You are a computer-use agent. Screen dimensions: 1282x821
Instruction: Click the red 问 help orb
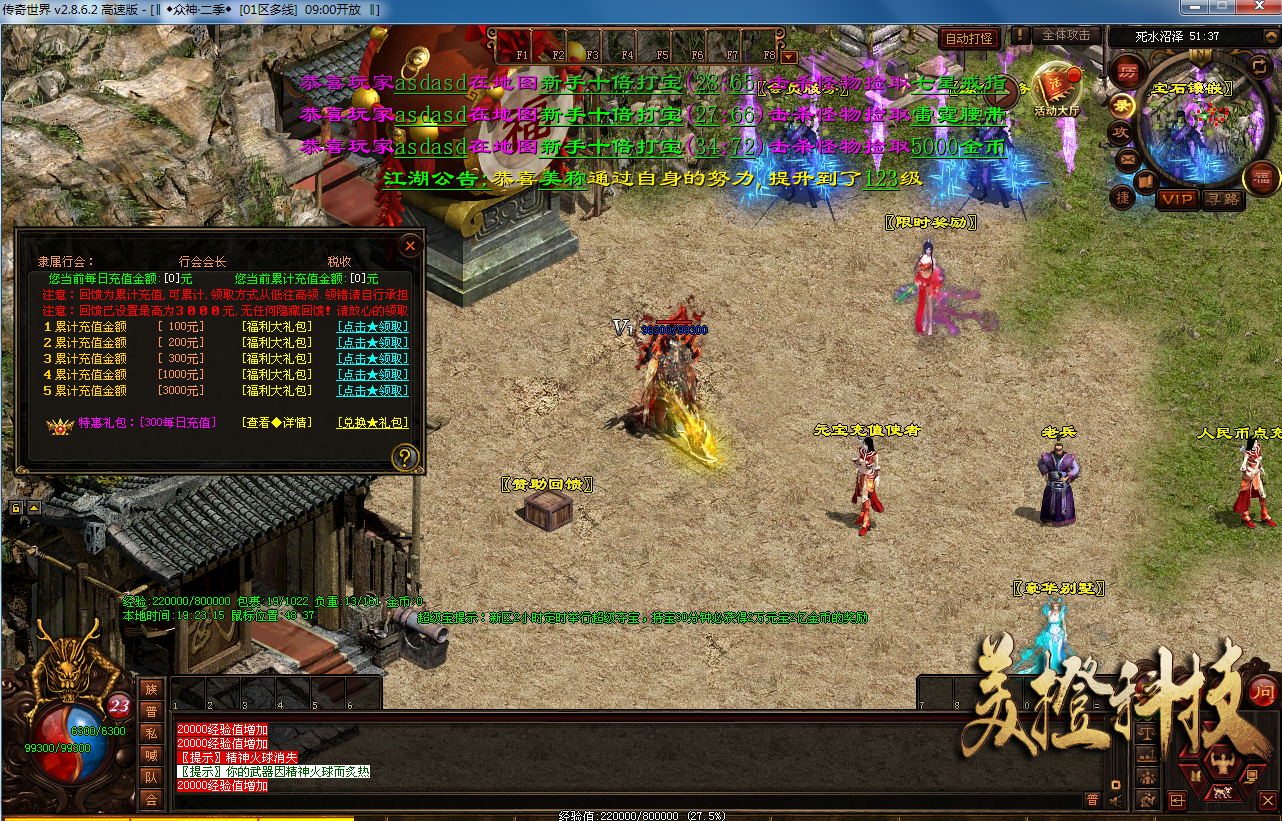coord(1263,690)
